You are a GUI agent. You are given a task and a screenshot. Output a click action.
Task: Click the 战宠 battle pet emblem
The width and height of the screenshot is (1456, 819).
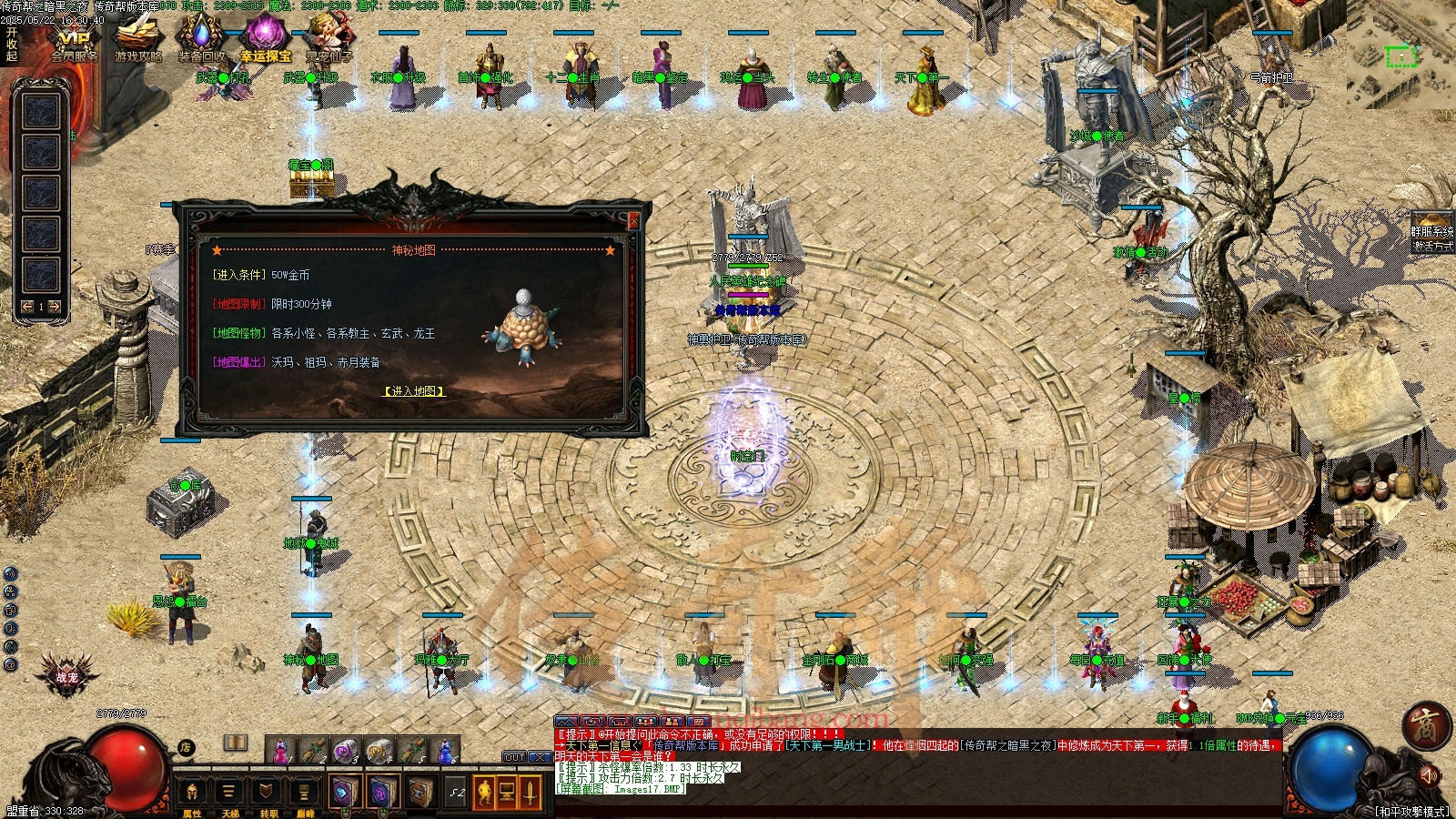pyautogui.click(x=66, y=675)
